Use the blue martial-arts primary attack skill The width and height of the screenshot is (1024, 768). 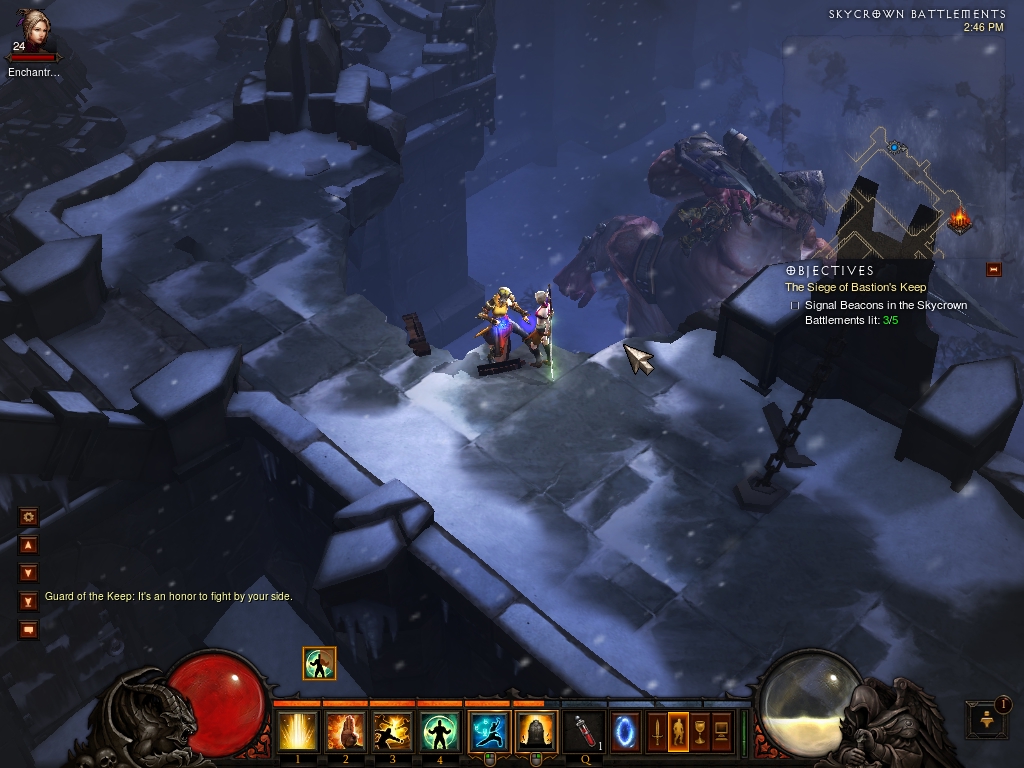pos(489,731)
